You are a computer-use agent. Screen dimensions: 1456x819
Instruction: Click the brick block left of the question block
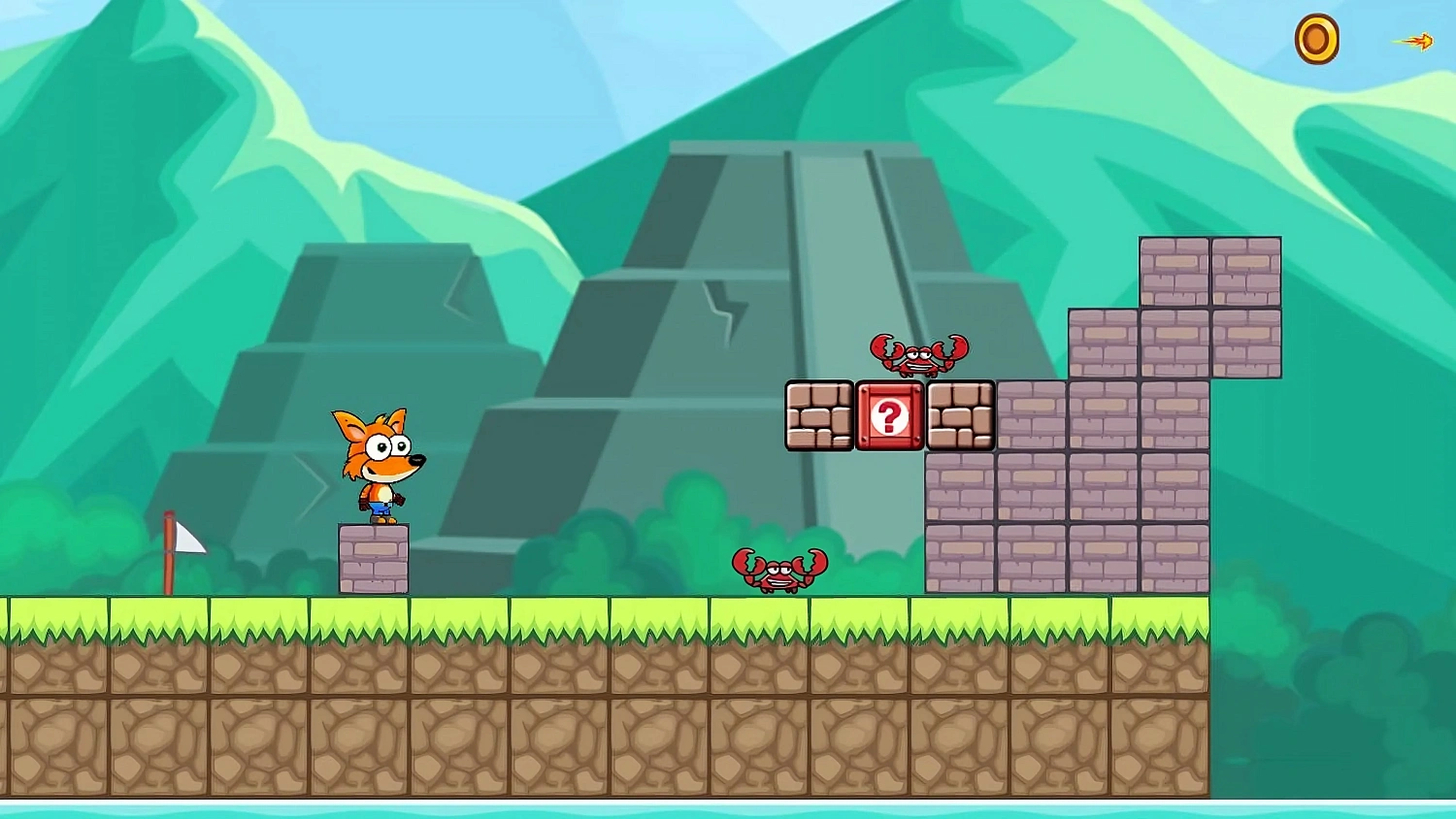tap(820, 414)
